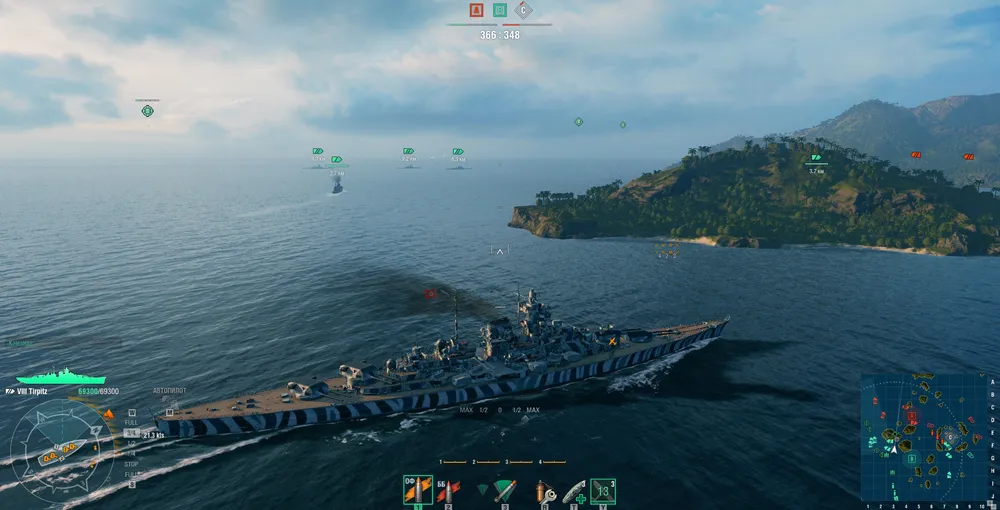Click capture point A indicator
1000x510 pixels.
tap(477, 11)
